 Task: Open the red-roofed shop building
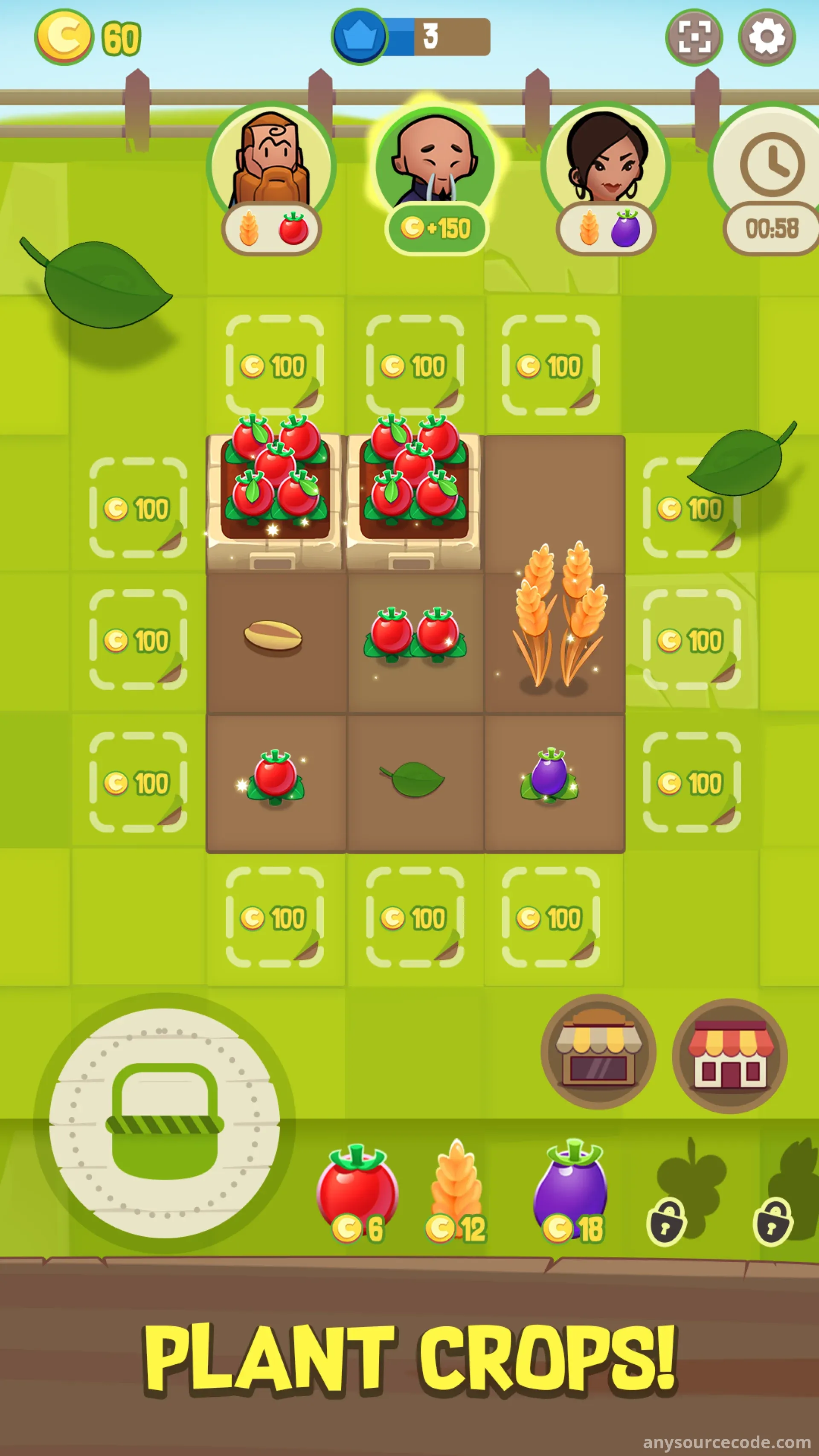coord(729,1055)
